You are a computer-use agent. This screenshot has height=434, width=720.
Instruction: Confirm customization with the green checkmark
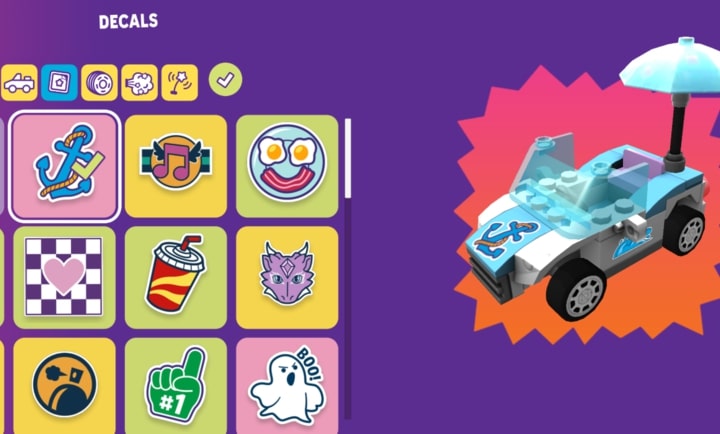tap(225, 81)
